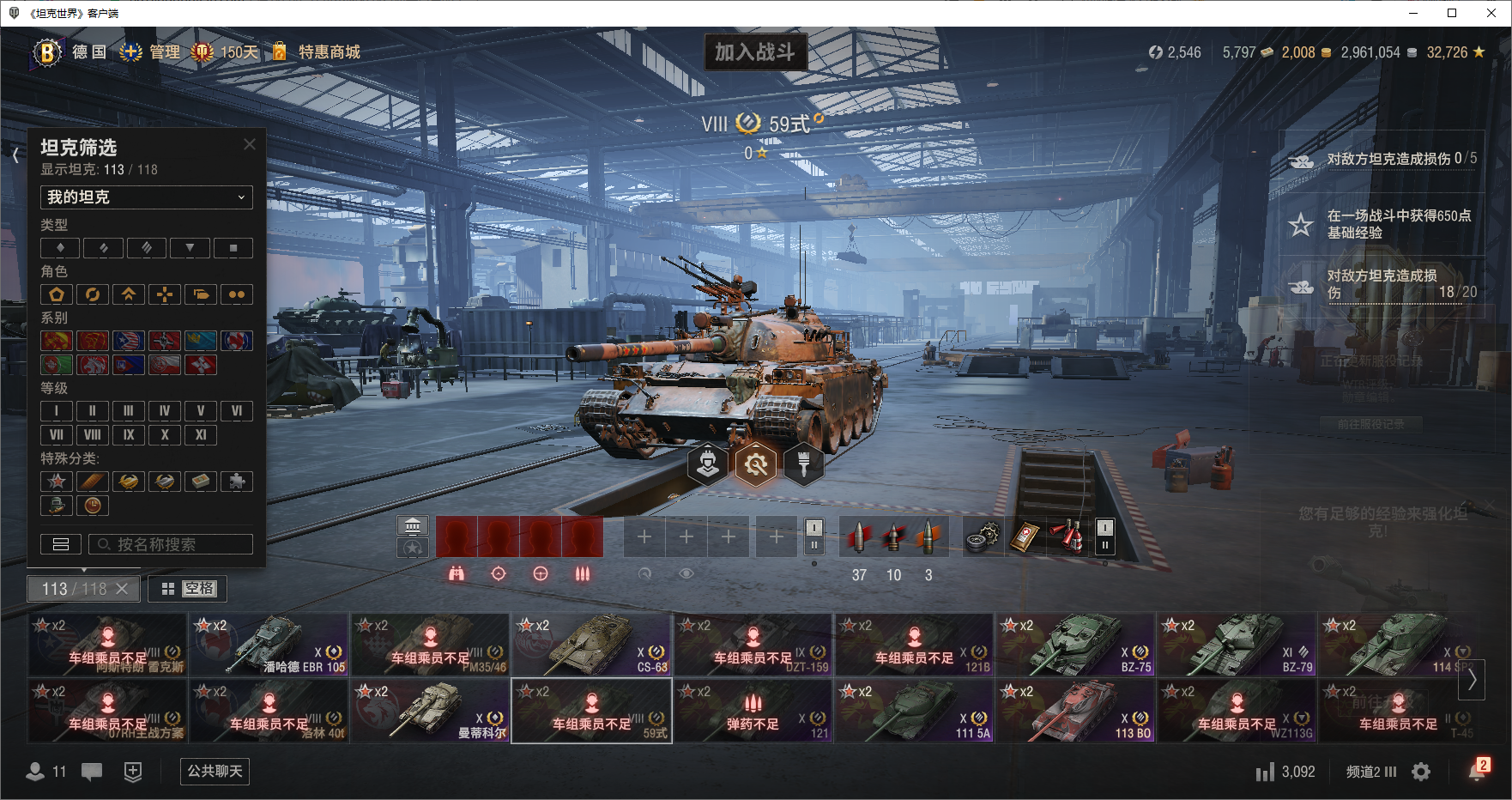Close the 坦克筛选 filter panel
Image resolution: width=1512 pixels, height=800 pixels.
(x=250, y=144)
